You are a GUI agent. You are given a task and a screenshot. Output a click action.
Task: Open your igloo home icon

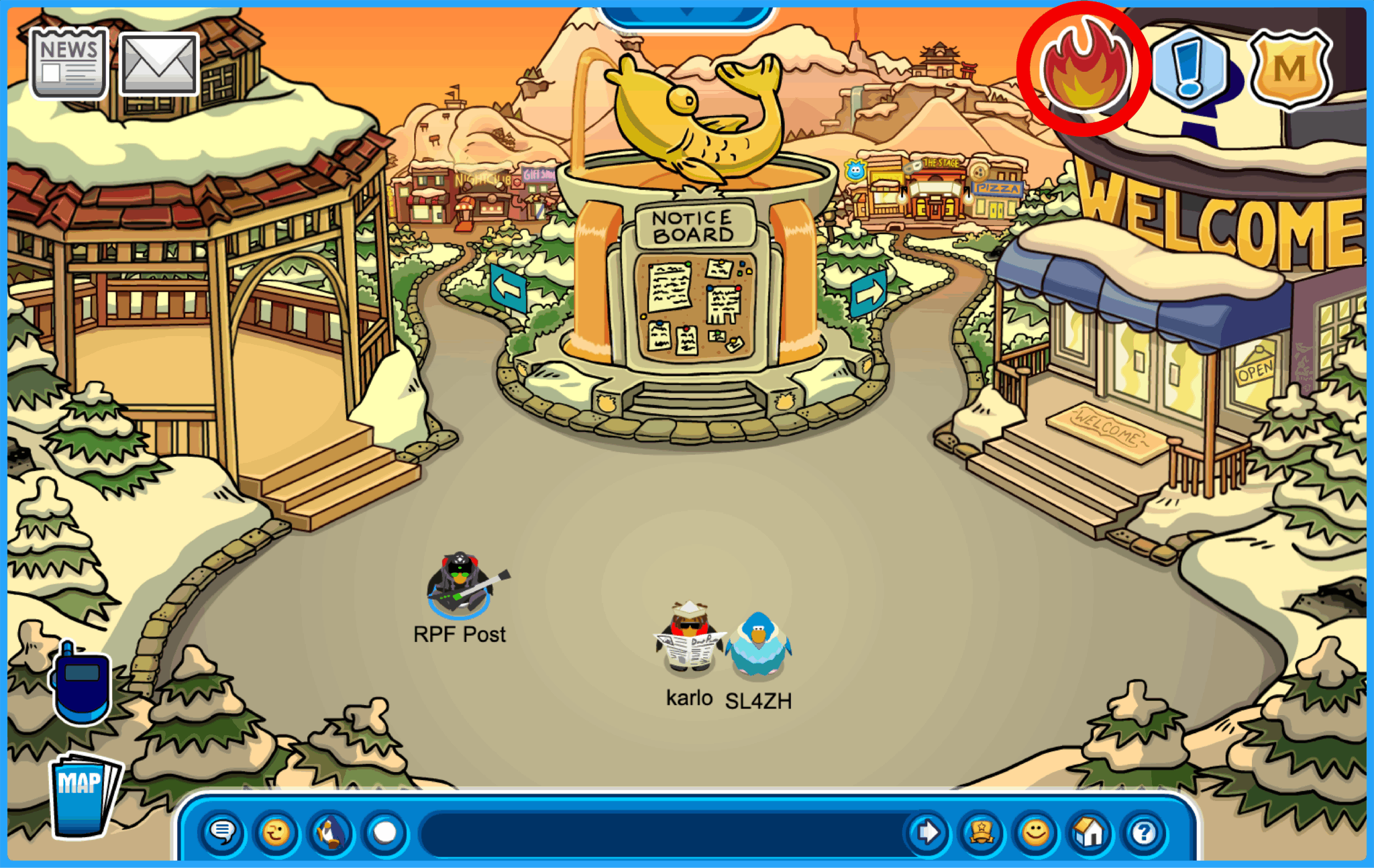pos(1087,833)
